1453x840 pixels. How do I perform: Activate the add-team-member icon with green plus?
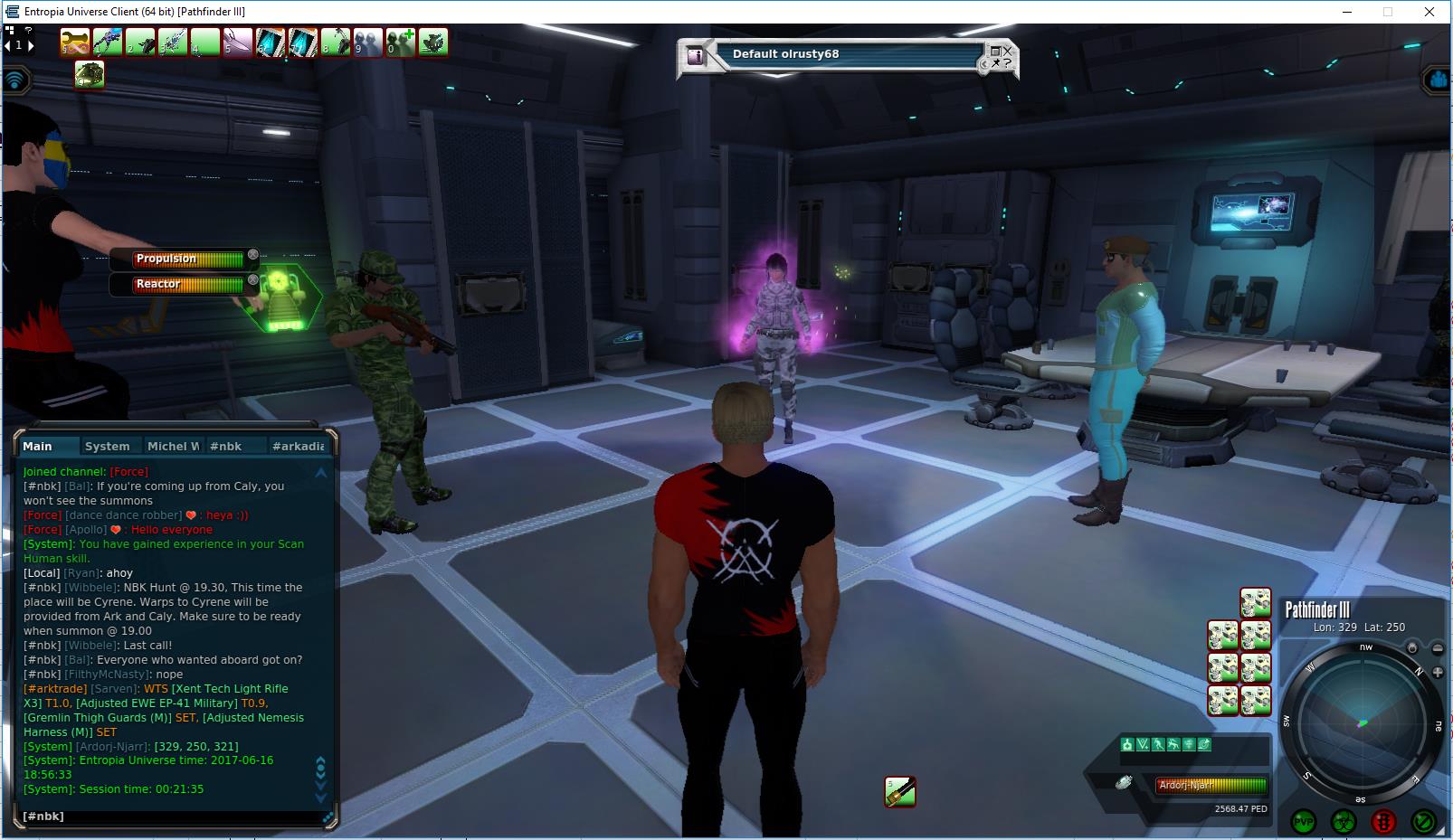coord(401,42)
